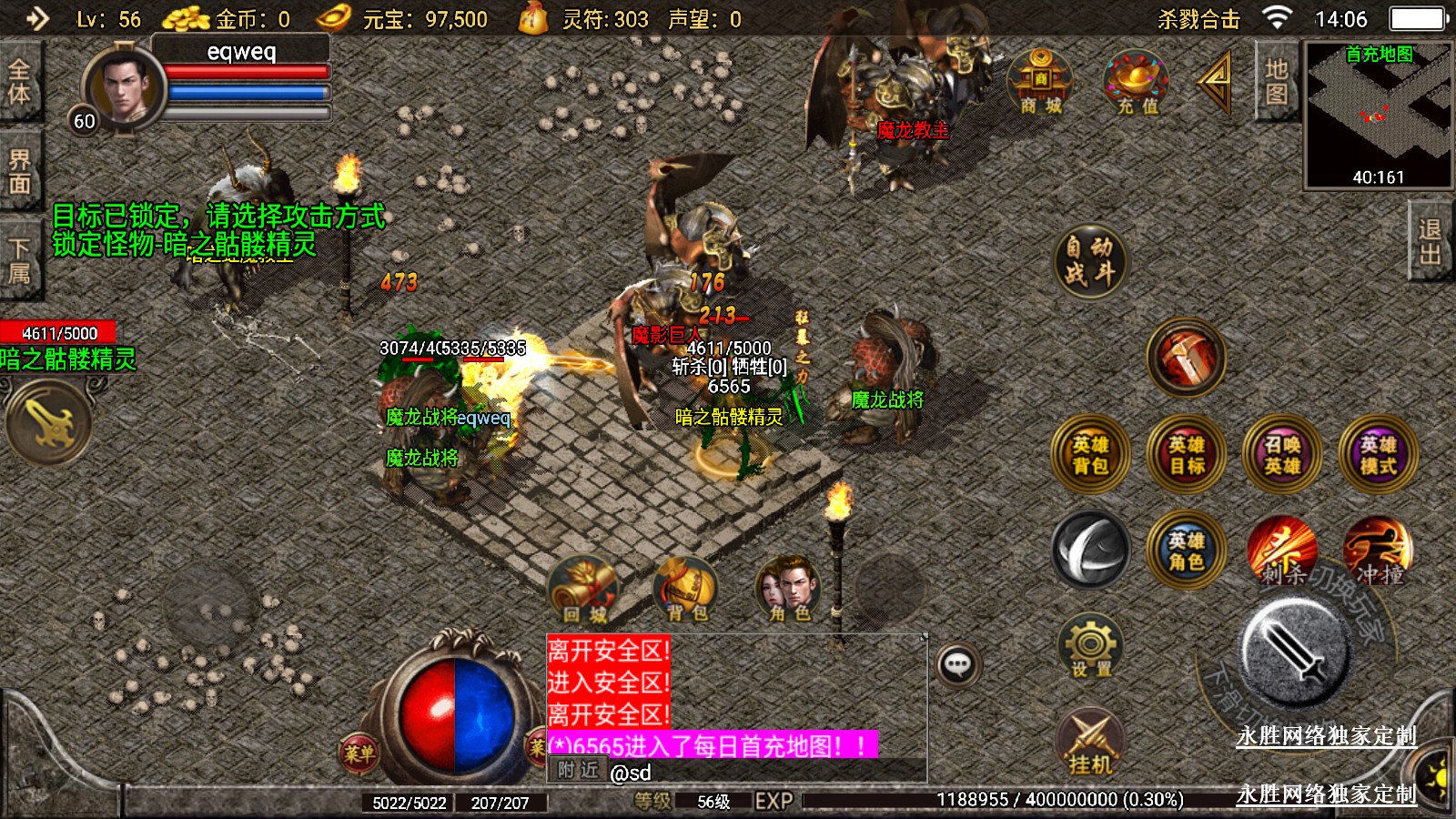Open the 英雄背包 hero bag
The height and width of the screenshot is (819, 1456).
coord(1090,455)
